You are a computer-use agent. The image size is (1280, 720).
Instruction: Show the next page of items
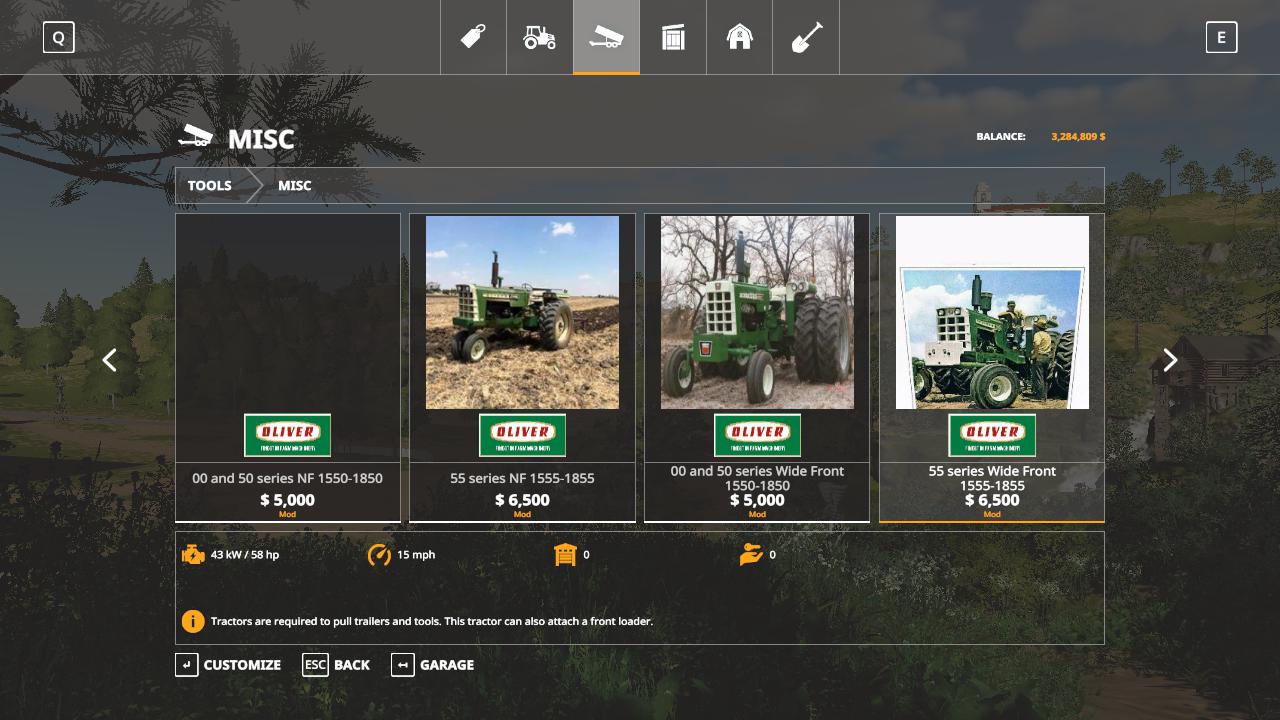[1170, 360]
